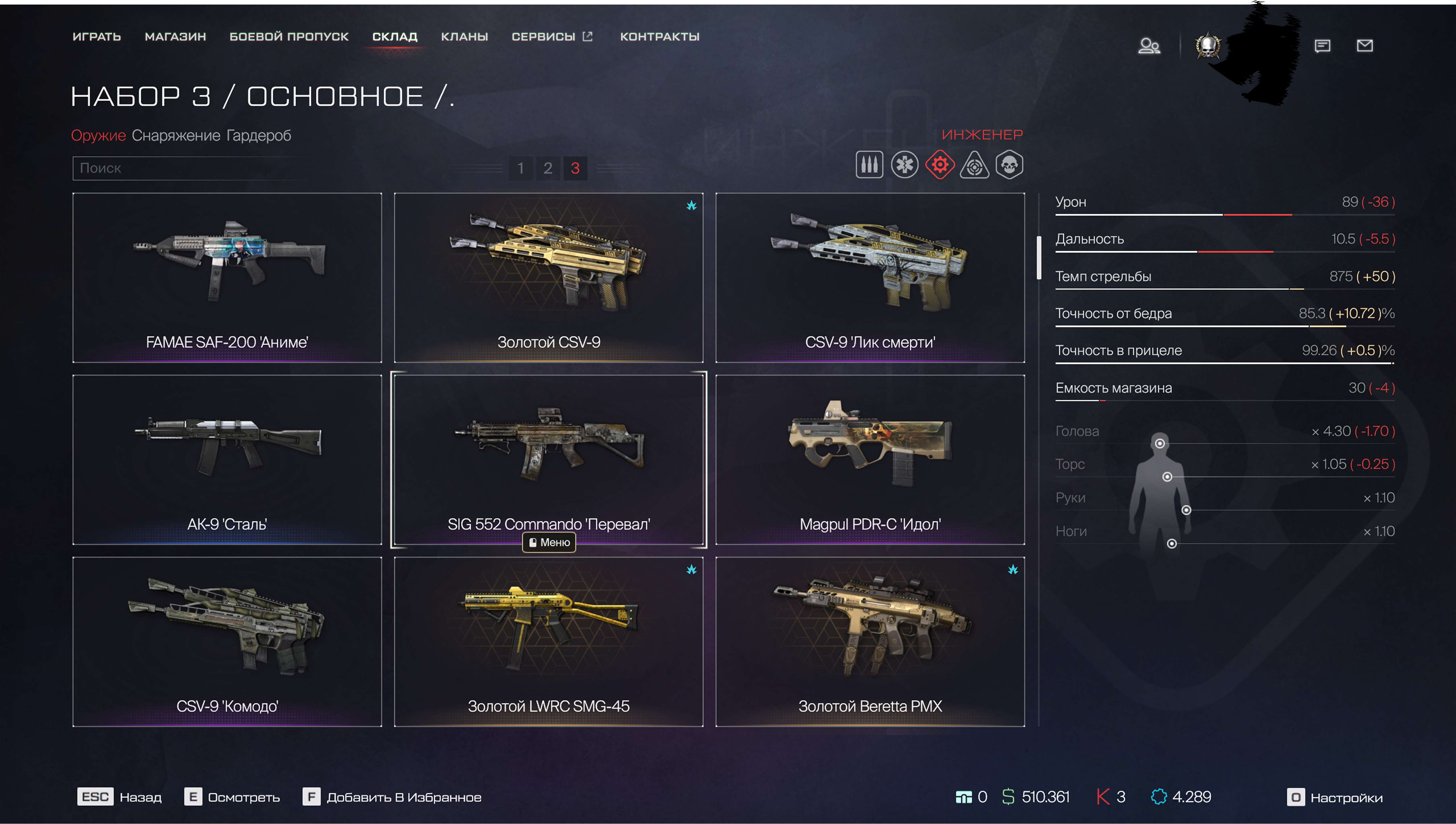Select the FAMAE SAF-200 'Аниме' weapon
Viewport: 1456px width, 824px height.
[227, 277]
